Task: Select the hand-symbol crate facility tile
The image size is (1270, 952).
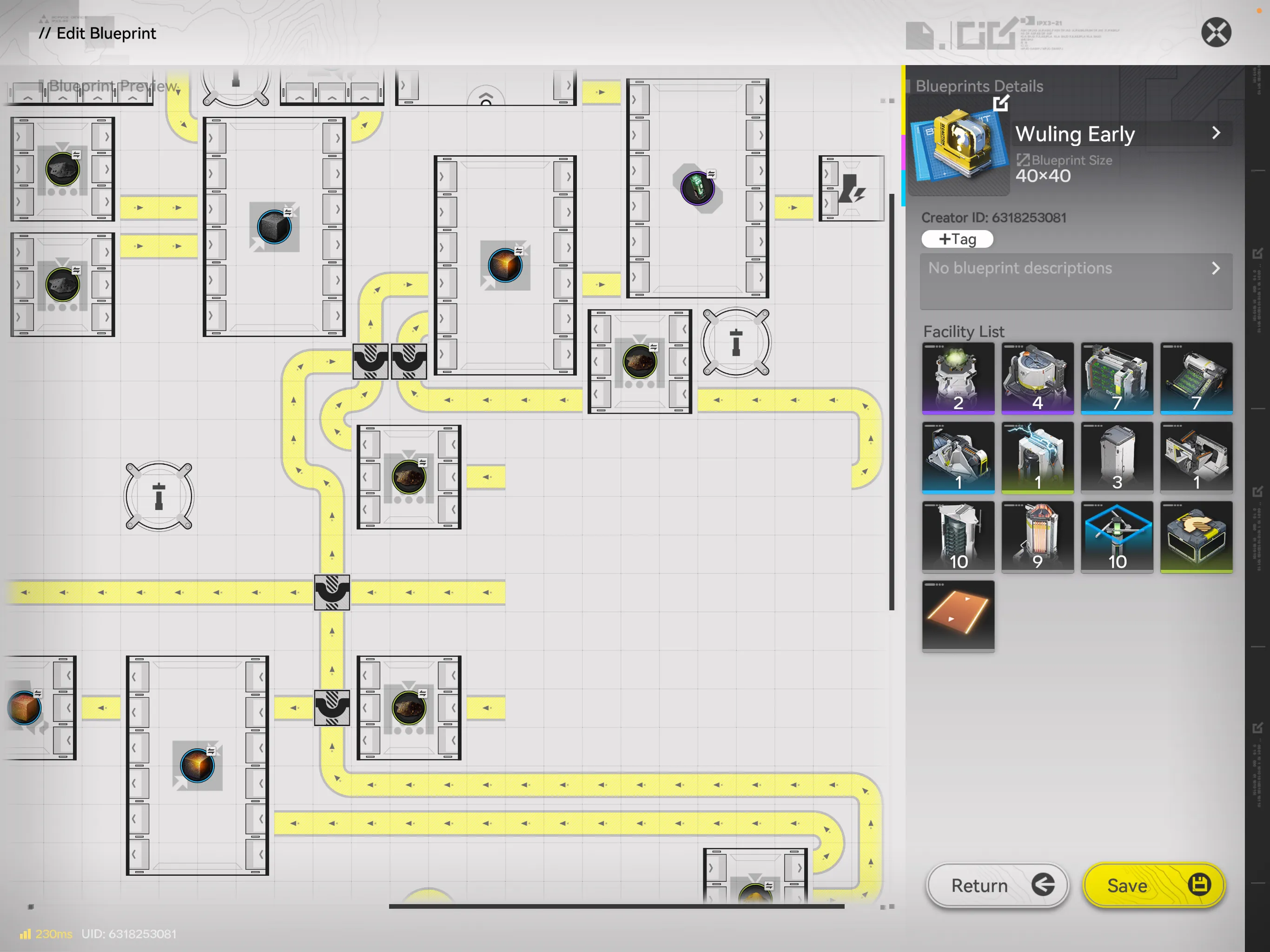Action: 1195,536
